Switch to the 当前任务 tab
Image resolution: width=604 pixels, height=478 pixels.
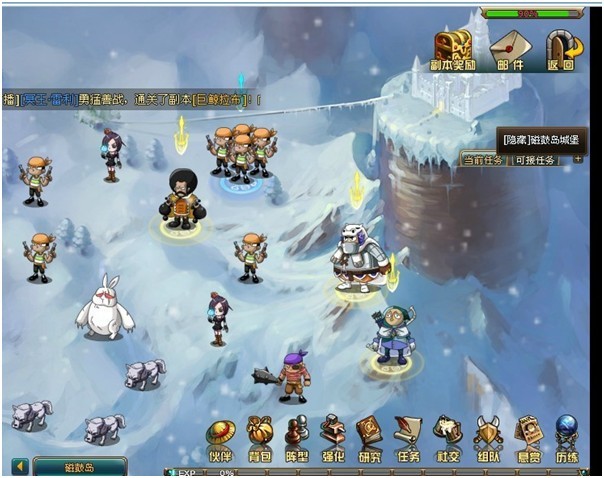tap(484, 160)
